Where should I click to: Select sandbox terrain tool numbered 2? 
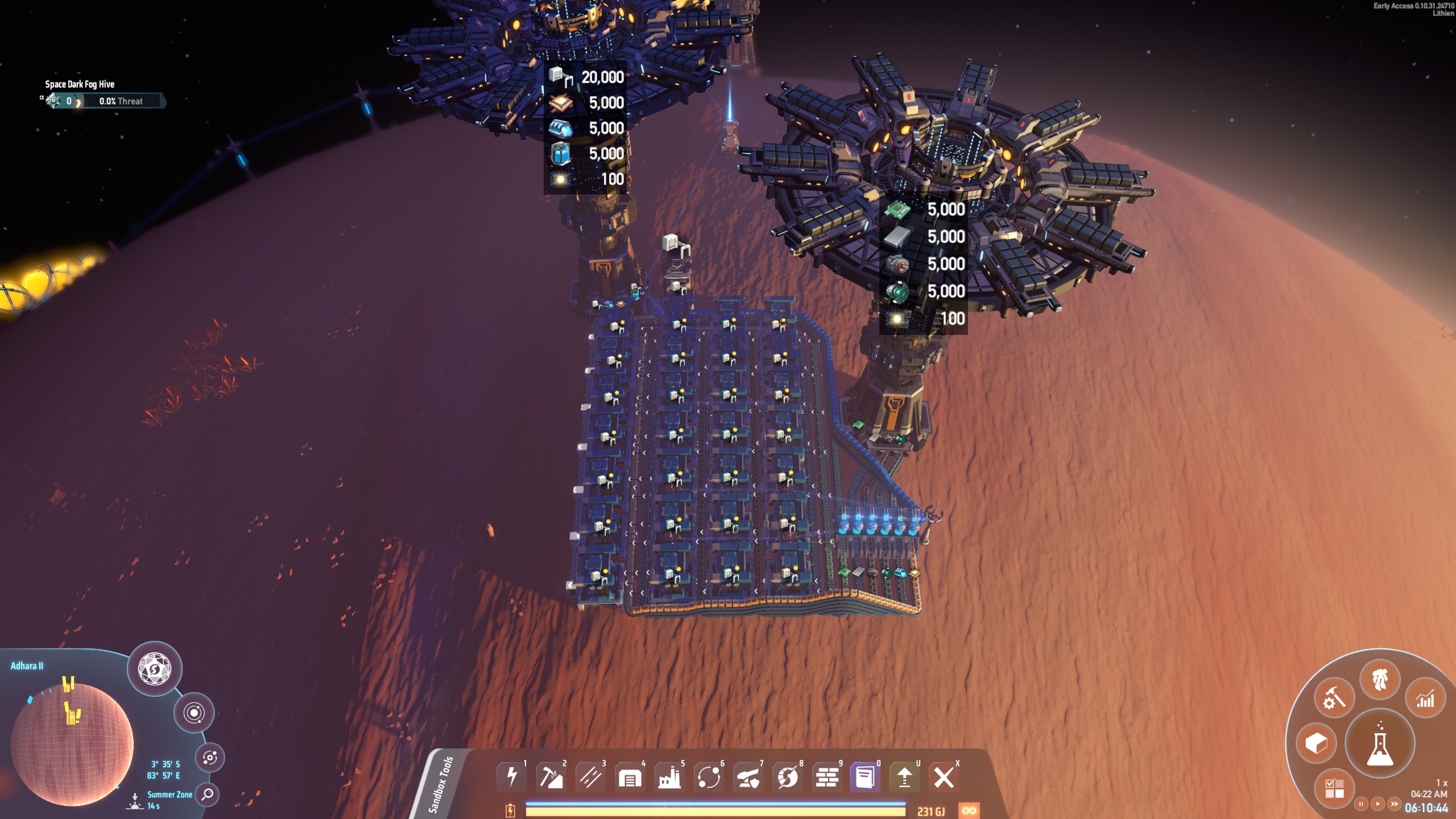tap(552, 776)
